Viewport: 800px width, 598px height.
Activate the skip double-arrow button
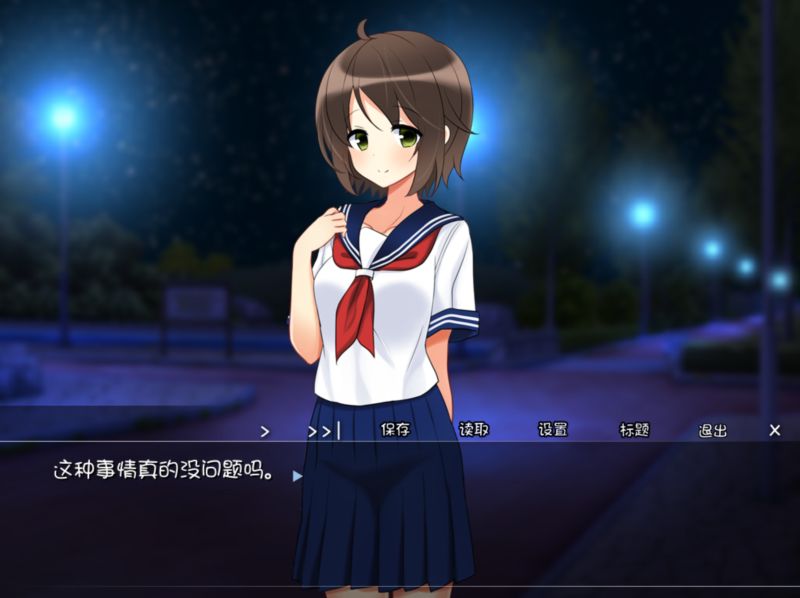322,431
